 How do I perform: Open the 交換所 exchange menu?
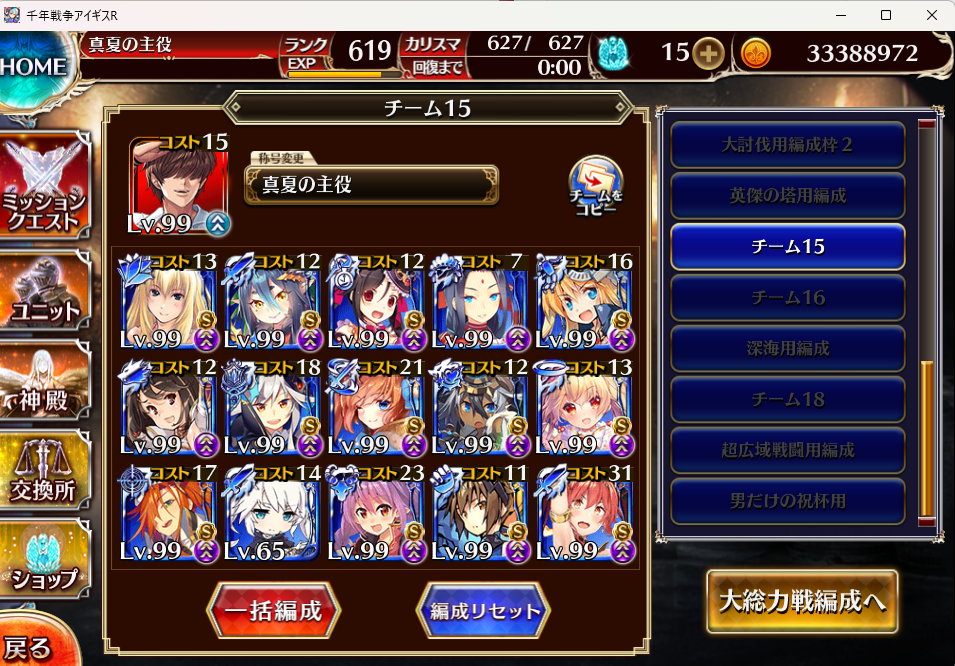click(x=45, y=477)
